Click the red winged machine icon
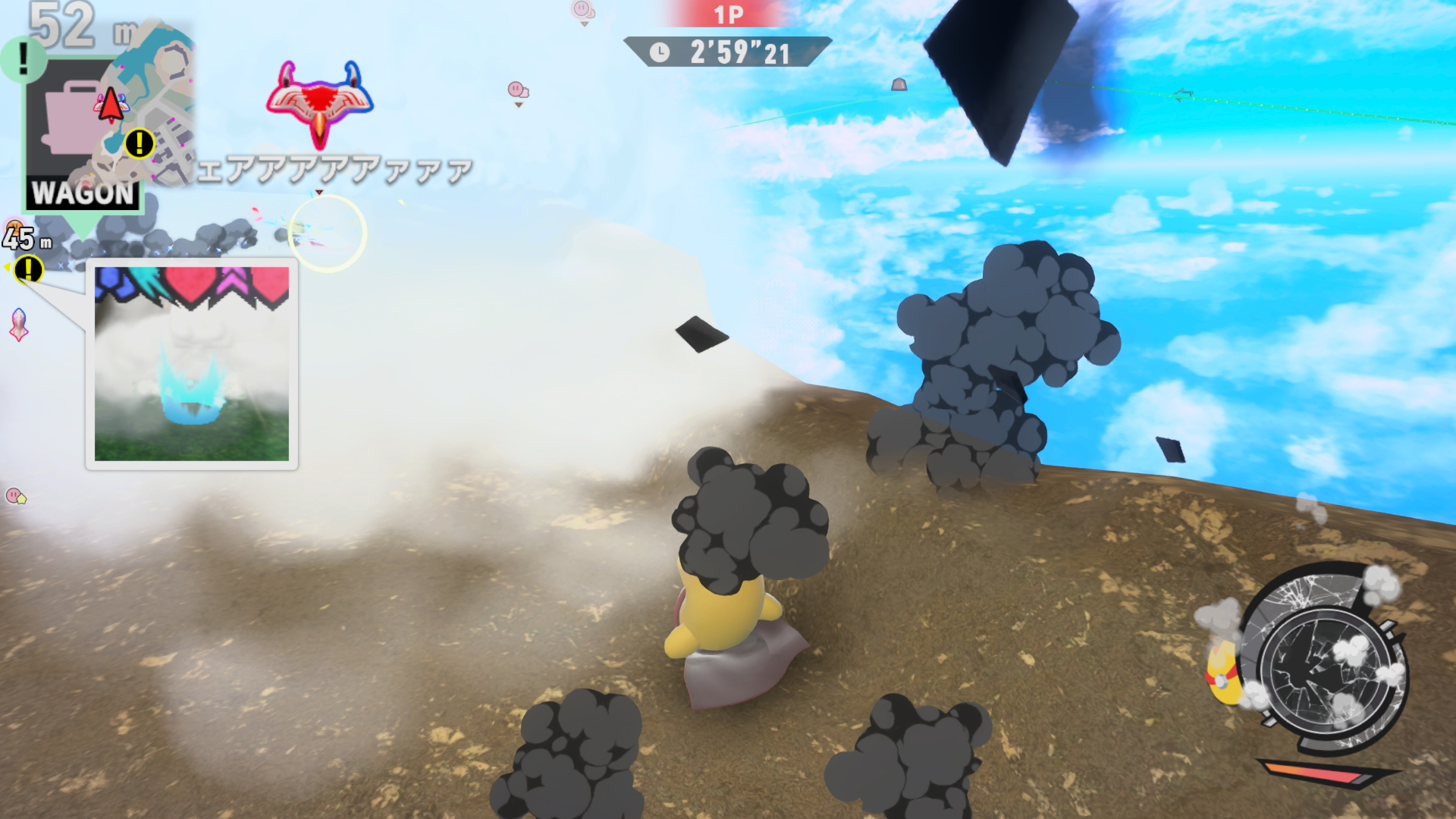Viewport: 1456px width, 819px height. (319, 102)
